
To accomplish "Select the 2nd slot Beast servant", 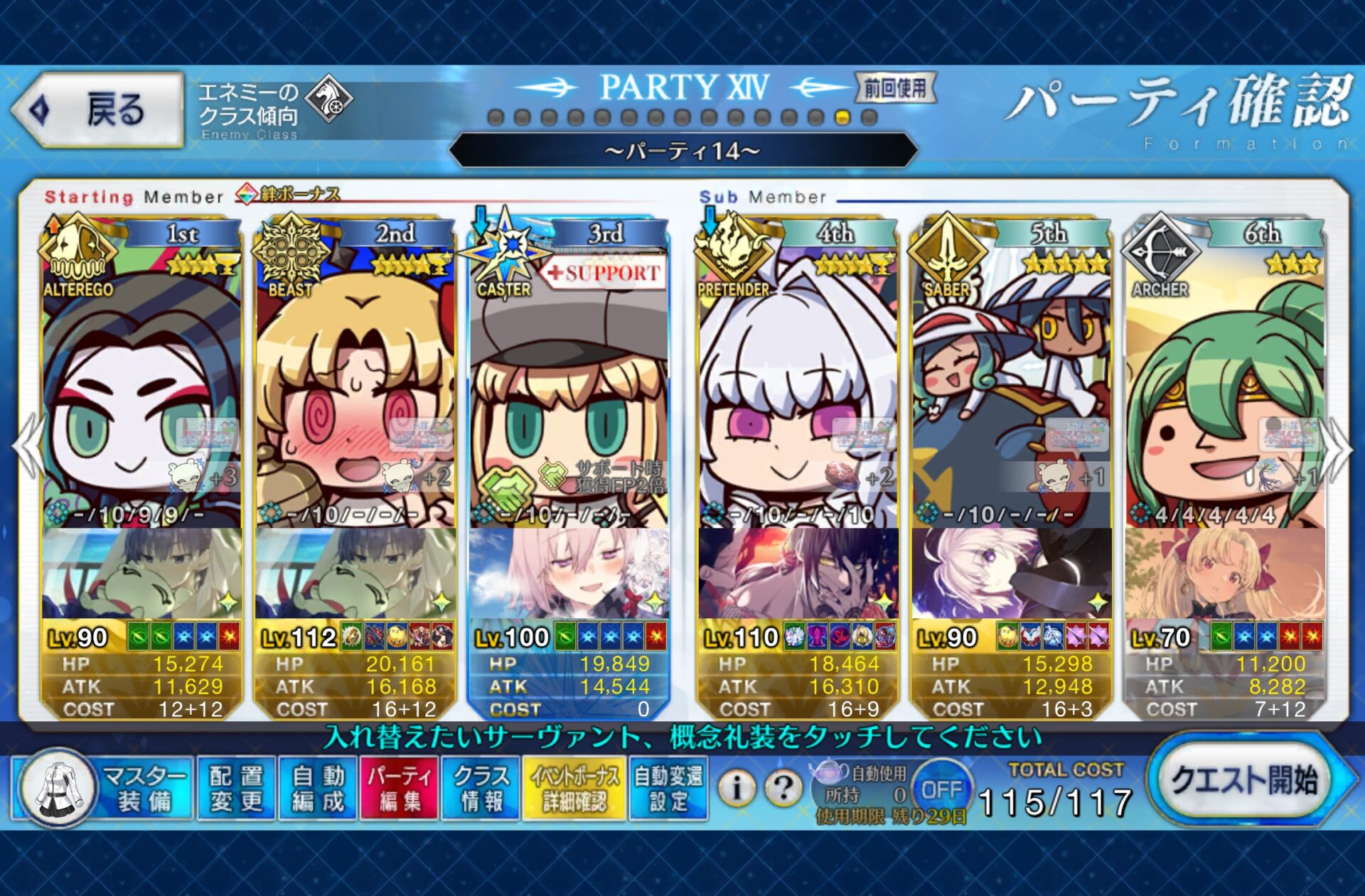I will (x=355, y=384).
